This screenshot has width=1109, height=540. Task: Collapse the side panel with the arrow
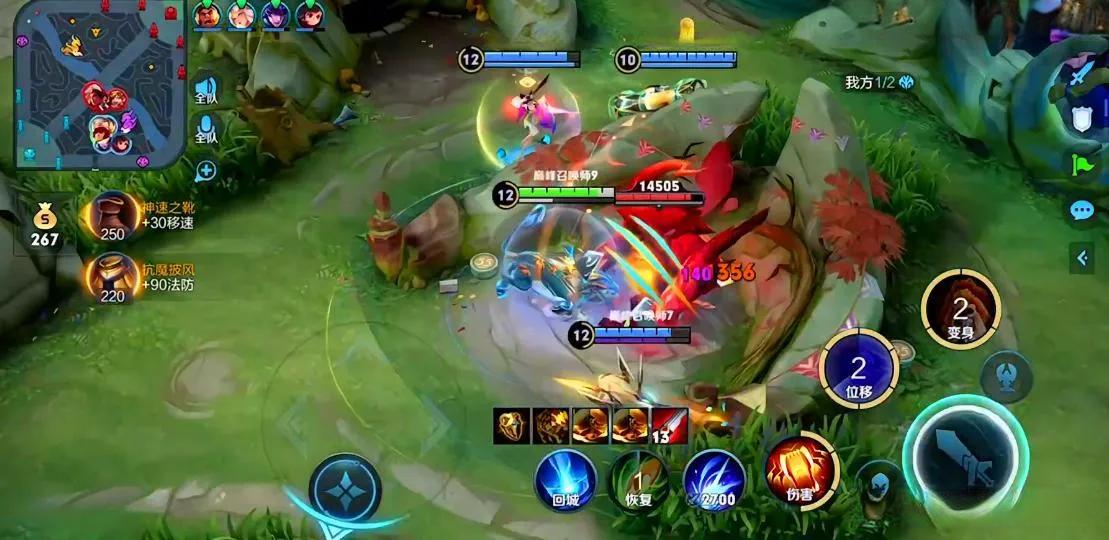pyautogui.click(x=1081, y=258)
